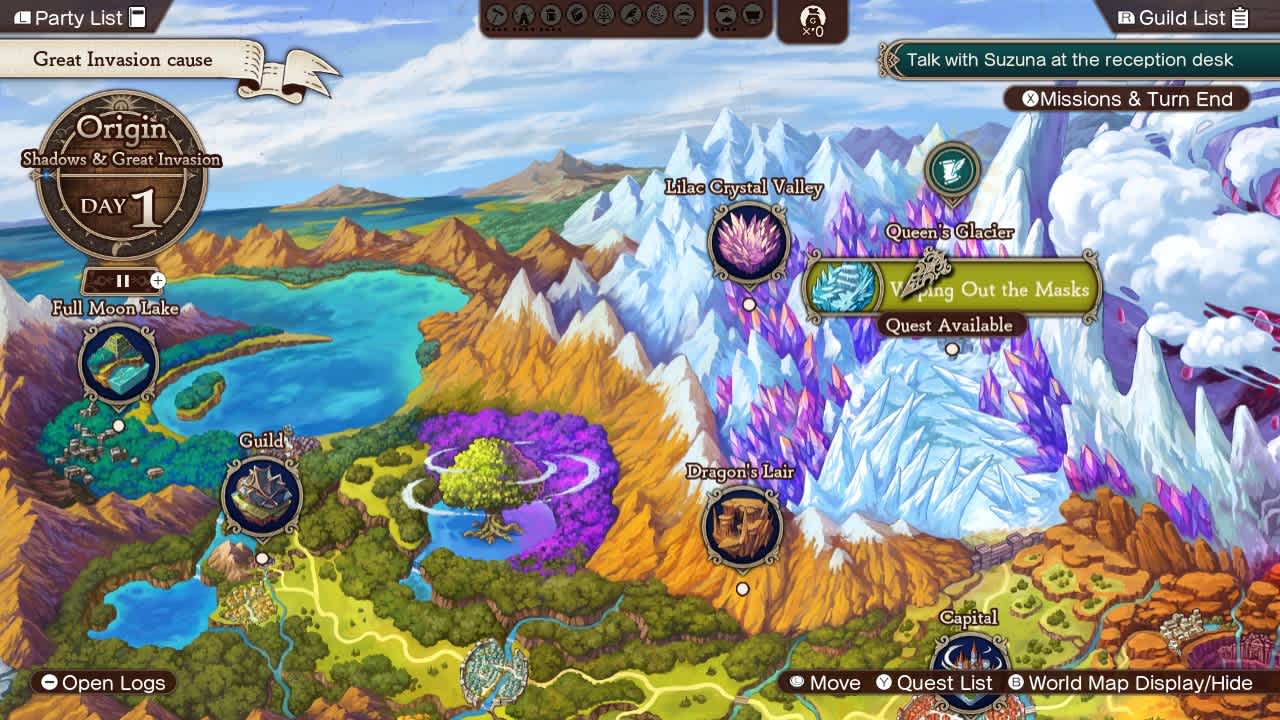1280x720 pixels.
Task: Select the Lilac Crystal Valley crystal icon
Action: (748, 242)
